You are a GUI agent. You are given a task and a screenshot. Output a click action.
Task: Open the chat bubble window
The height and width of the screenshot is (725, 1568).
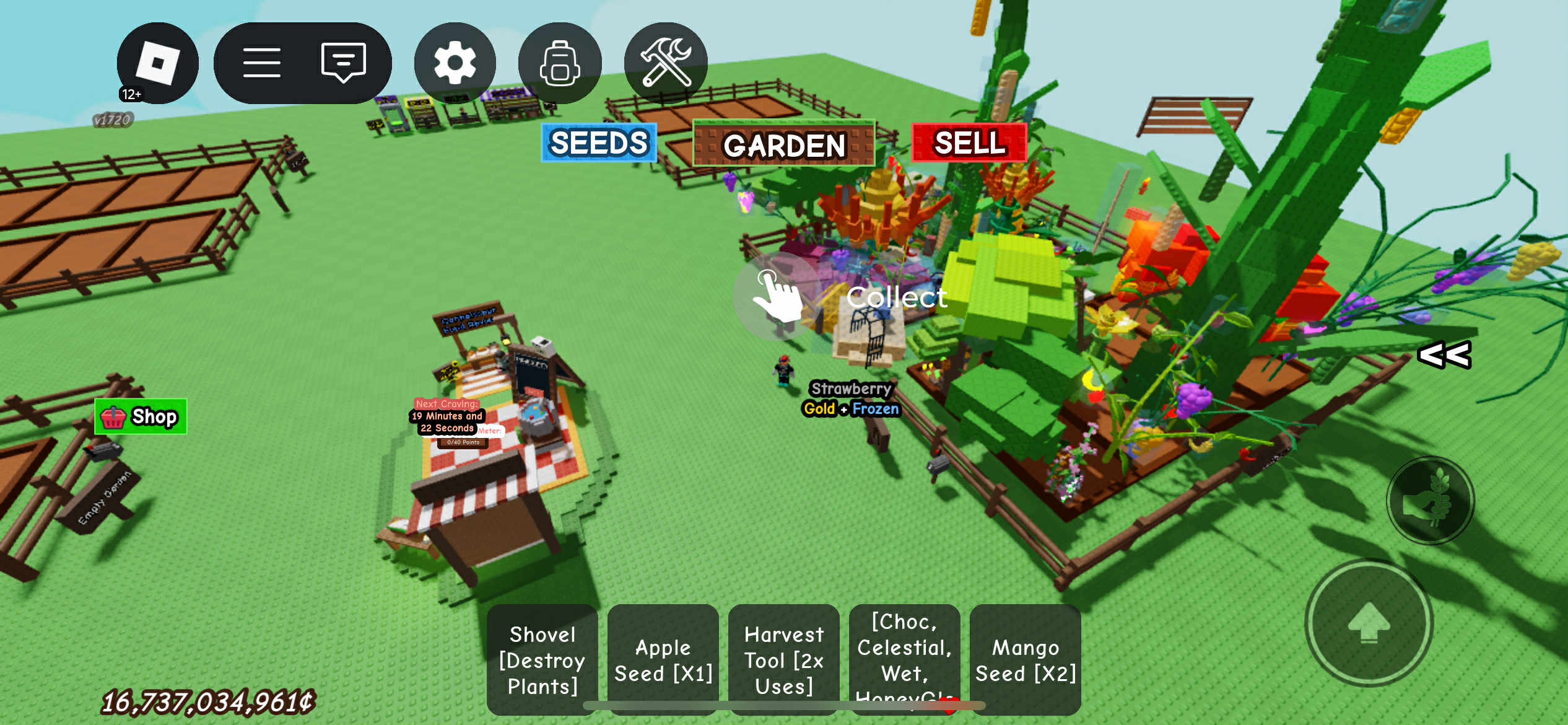click(343, 63)
